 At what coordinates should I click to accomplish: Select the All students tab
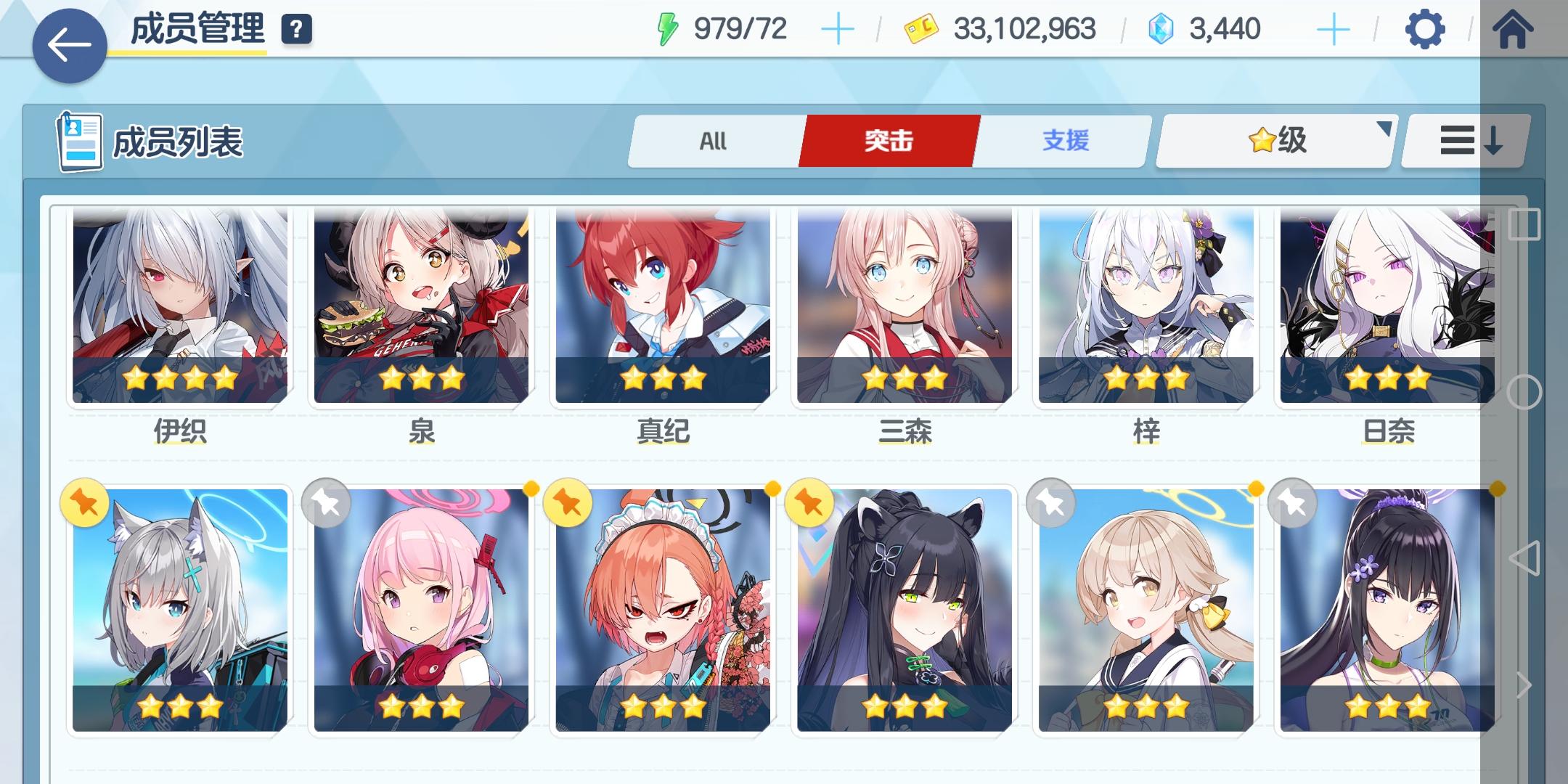tap(711, 140)
